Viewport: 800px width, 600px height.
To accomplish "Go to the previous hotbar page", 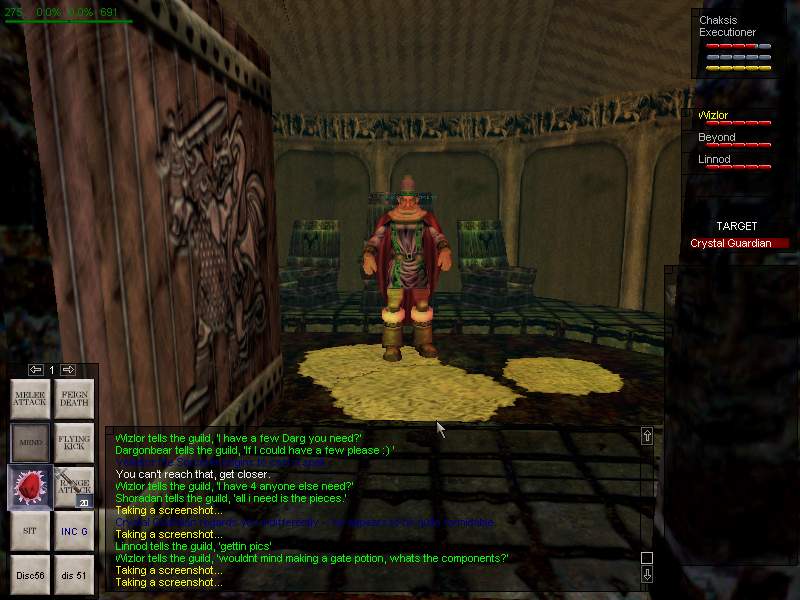I will click(x=36, y=370).
